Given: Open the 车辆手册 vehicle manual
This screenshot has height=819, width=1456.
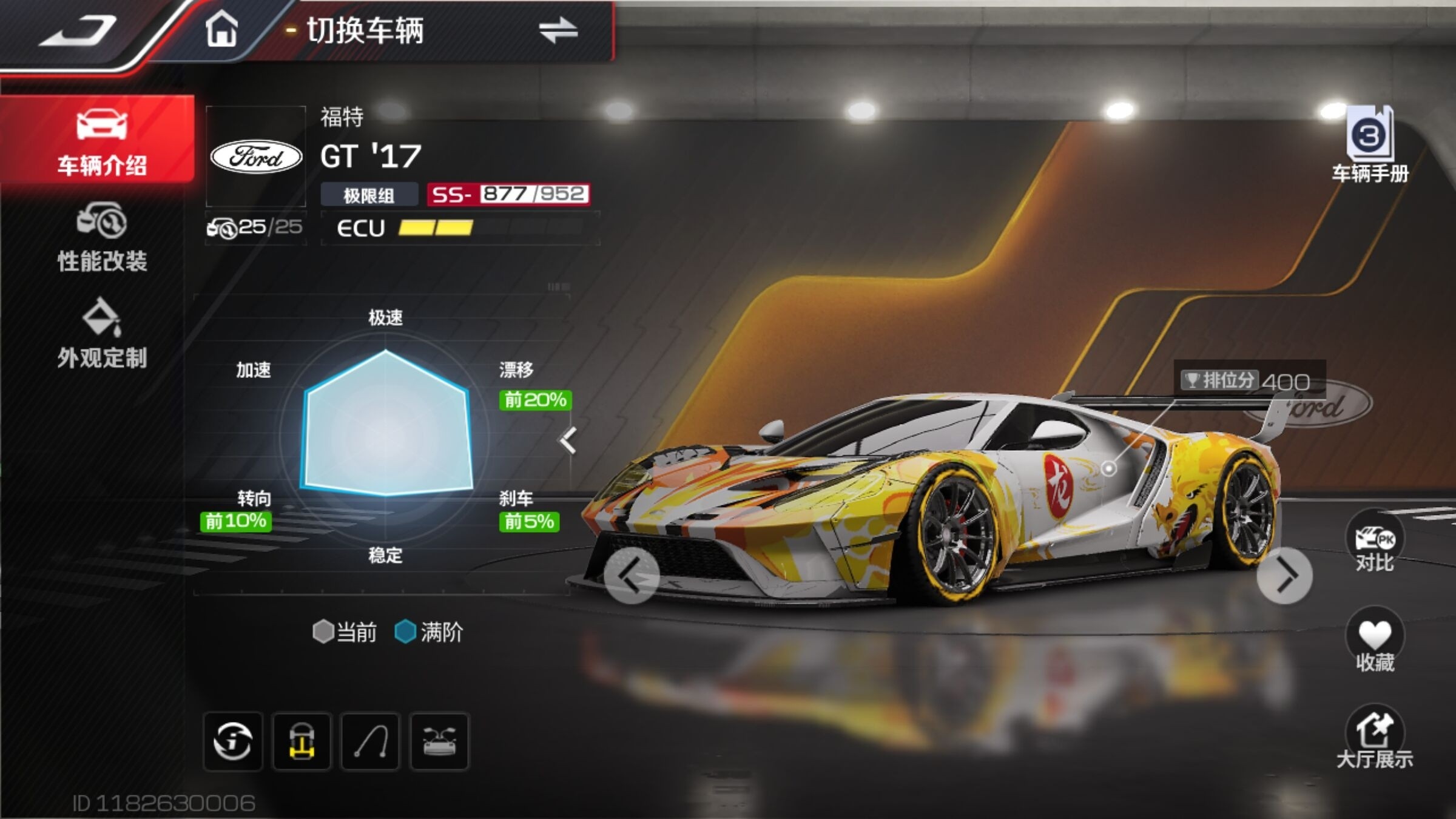Looking at the screenshot, I should pos(1370,146).
